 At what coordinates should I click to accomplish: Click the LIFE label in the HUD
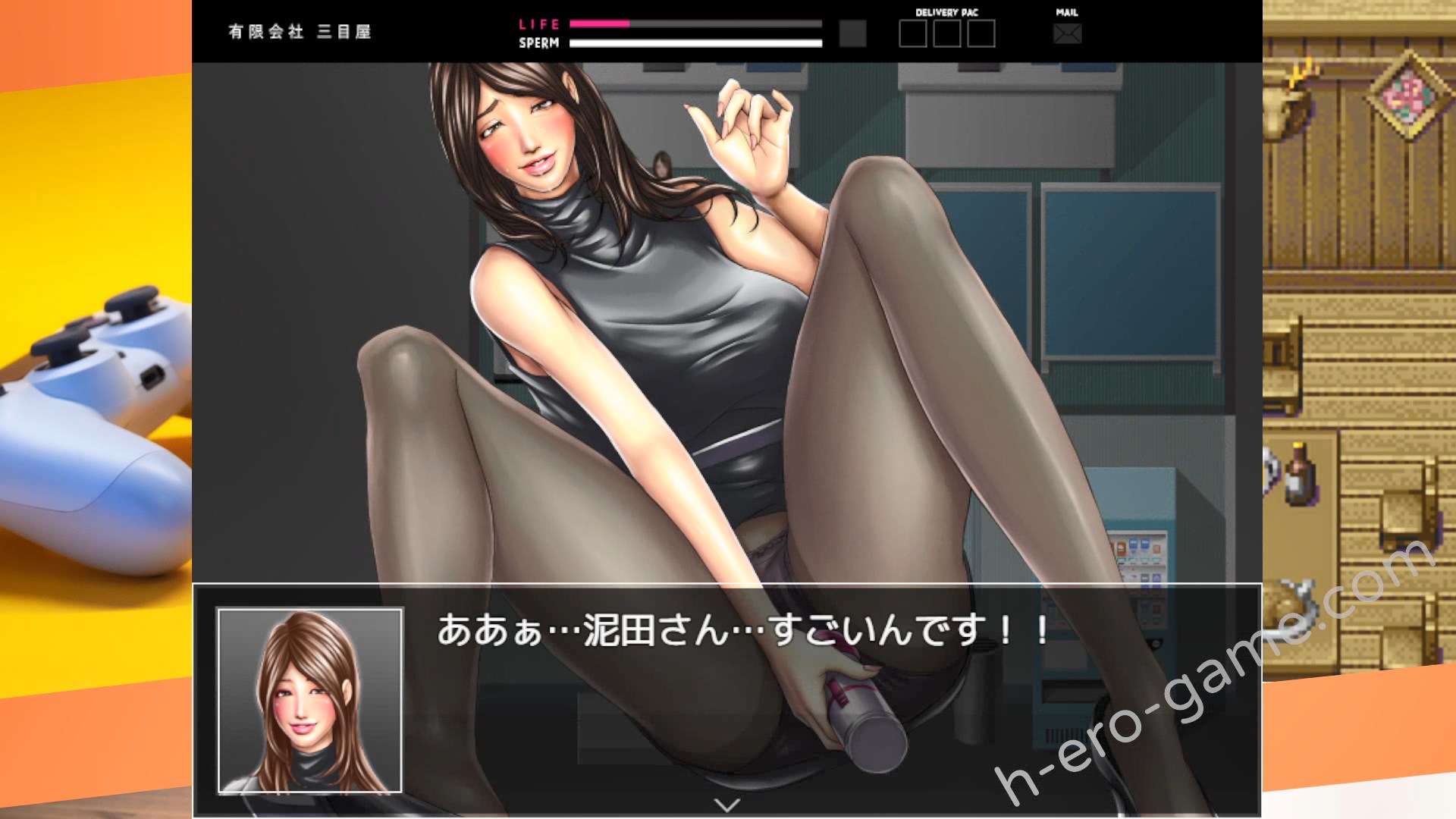coord(538,24)
